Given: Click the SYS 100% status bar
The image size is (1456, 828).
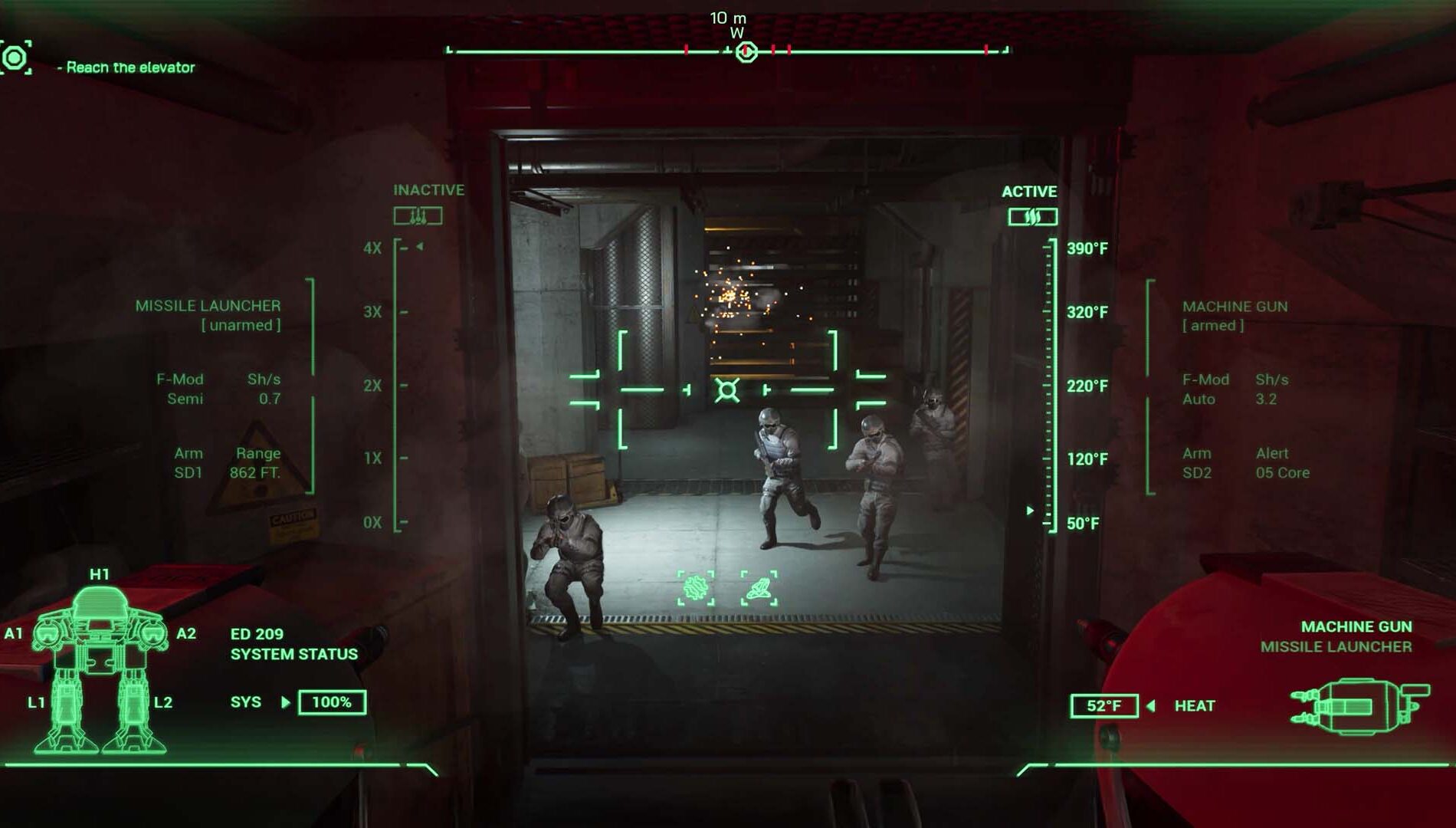Looking at the screenshot, I should tap(333, 701).
